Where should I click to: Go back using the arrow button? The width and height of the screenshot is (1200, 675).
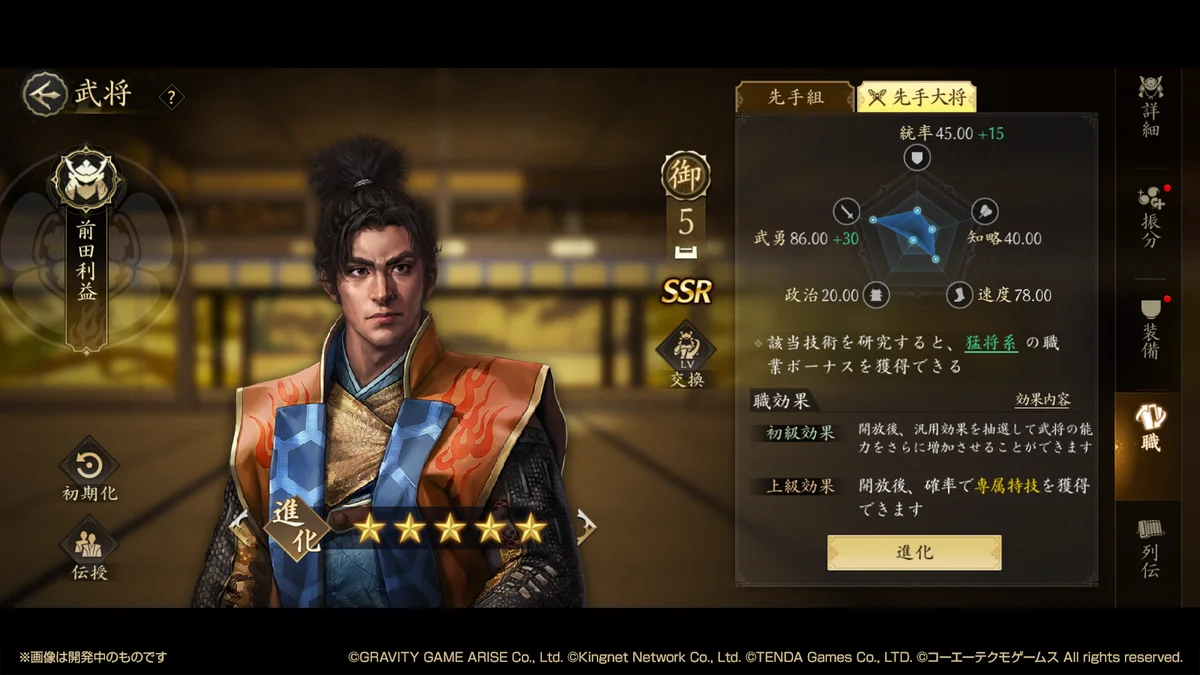pyautogui.click(x=42, y=93)
